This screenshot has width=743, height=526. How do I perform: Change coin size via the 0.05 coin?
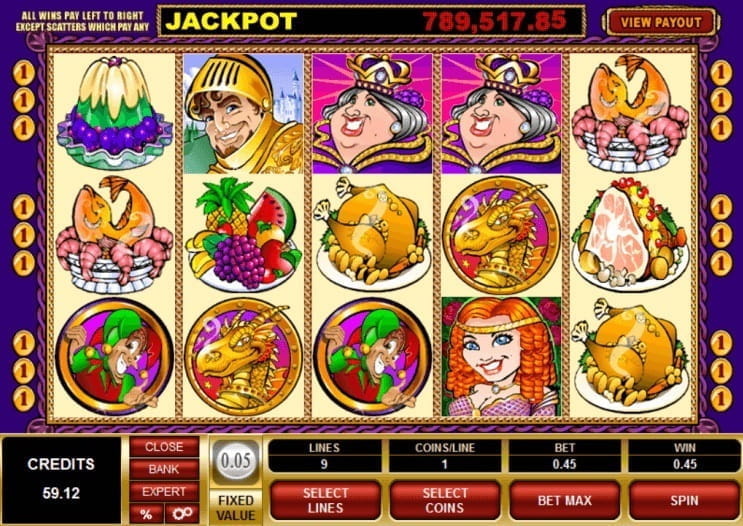(x=235, y=459)
